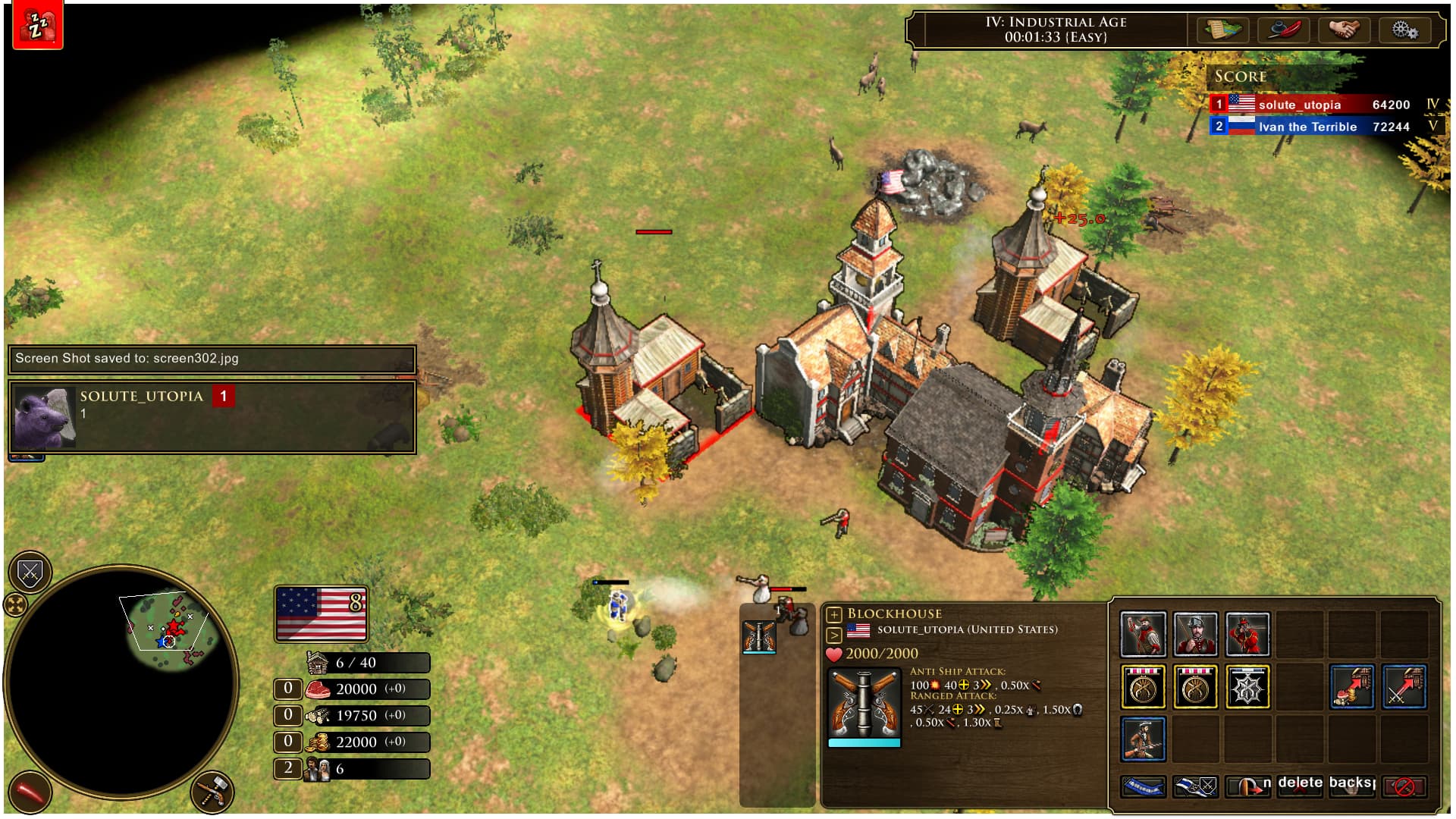Open the map scroll objectives button
This screenshot has height=819, width=1456.
tap(1222, 30)
